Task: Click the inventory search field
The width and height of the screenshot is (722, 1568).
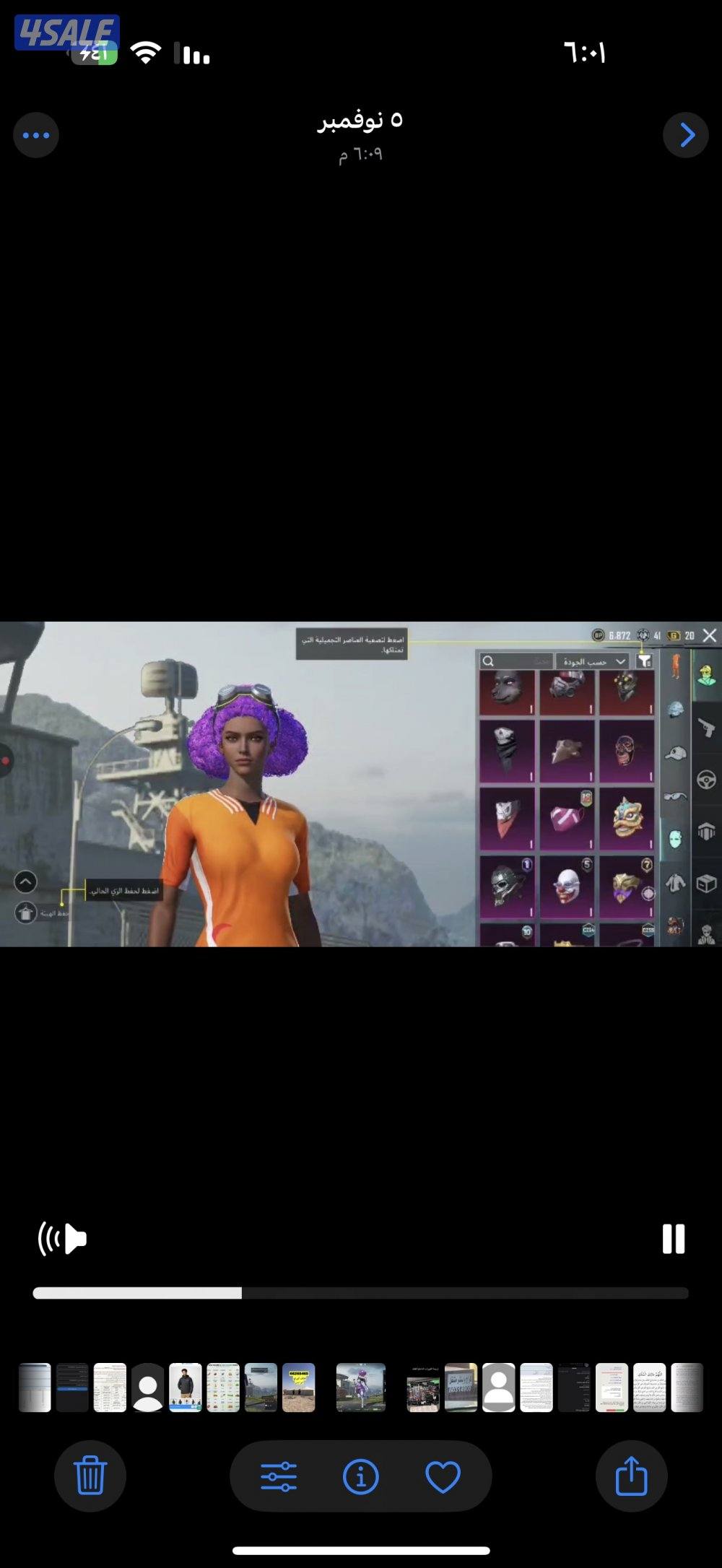Action: 516,661
